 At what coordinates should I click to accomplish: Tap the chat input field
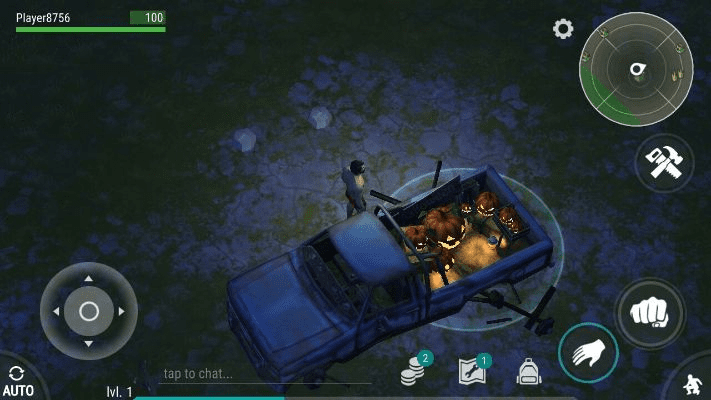click(260, 374)
